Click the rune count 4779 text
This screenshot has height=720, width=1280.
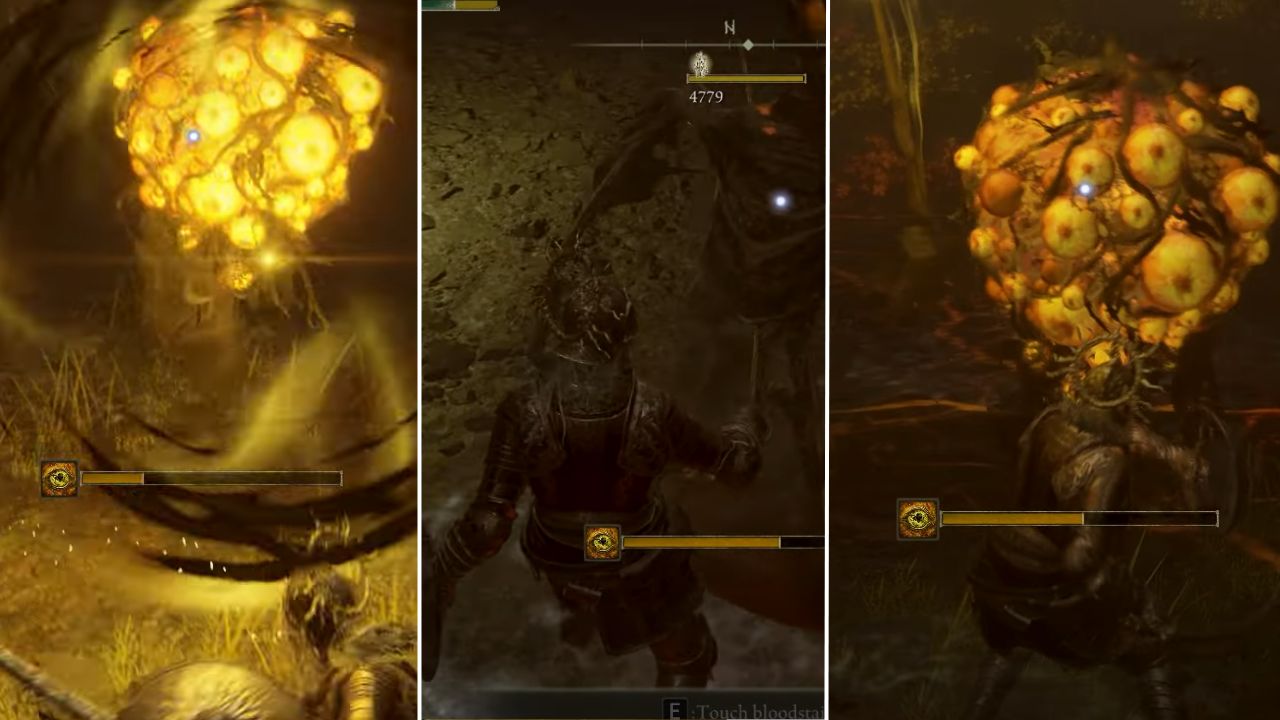click(x=706, y=95)
